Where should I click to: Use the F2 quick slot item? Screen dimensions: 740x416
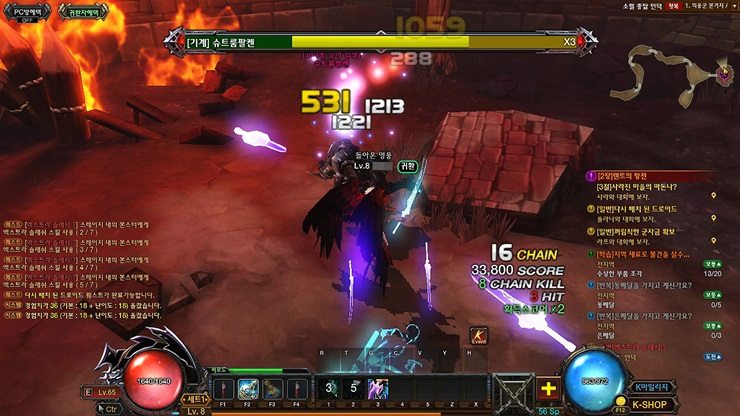[x=247, y=389]
